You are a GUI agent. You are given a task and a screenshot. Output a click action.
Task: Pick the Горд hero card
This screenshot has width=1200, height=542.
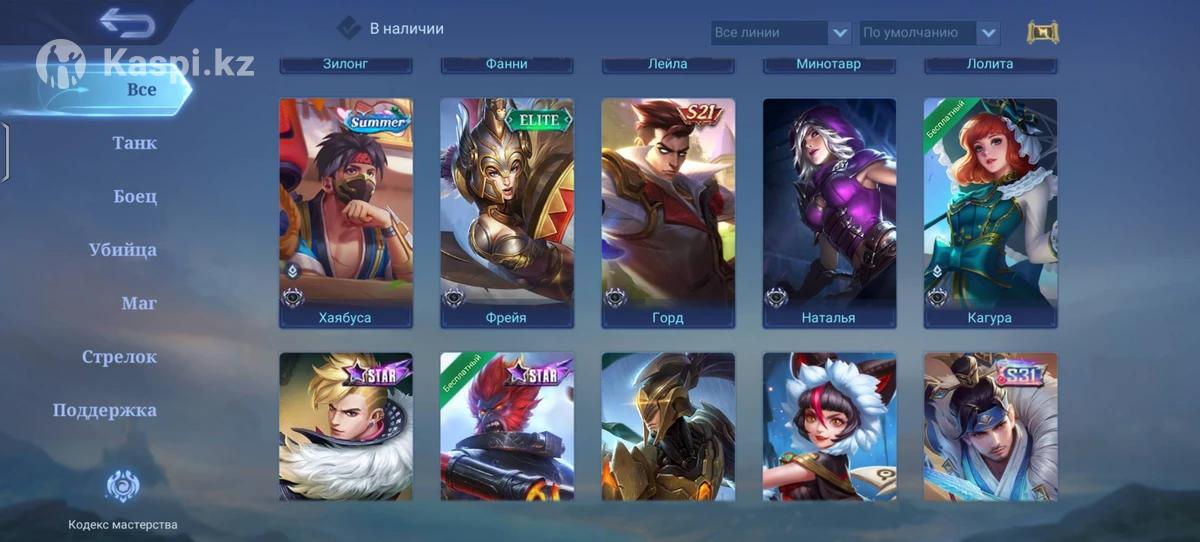668,212
